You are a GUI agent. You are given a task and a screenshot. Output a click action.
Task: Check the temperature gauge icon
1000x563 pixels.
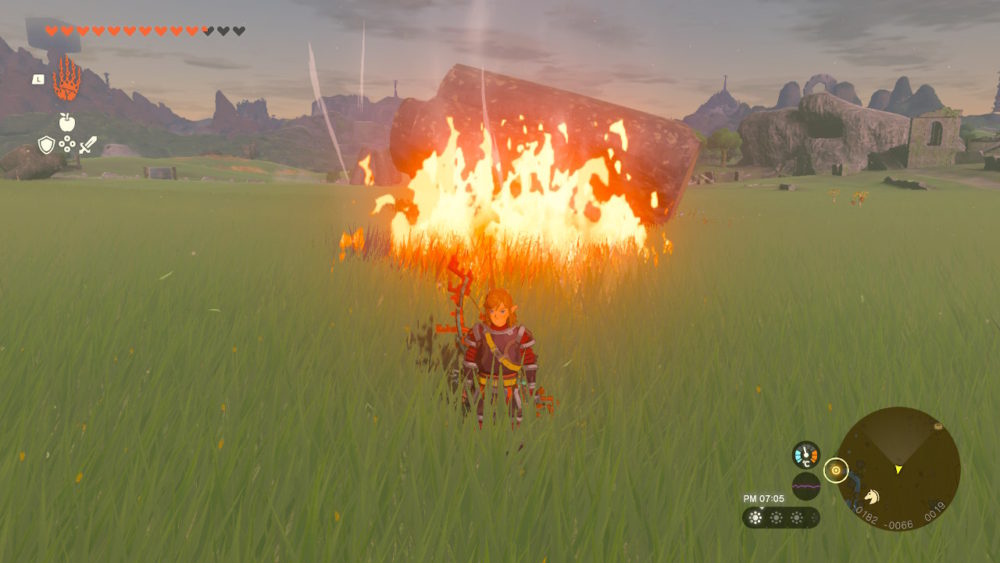pyautogui.click(x=805, y=455)
